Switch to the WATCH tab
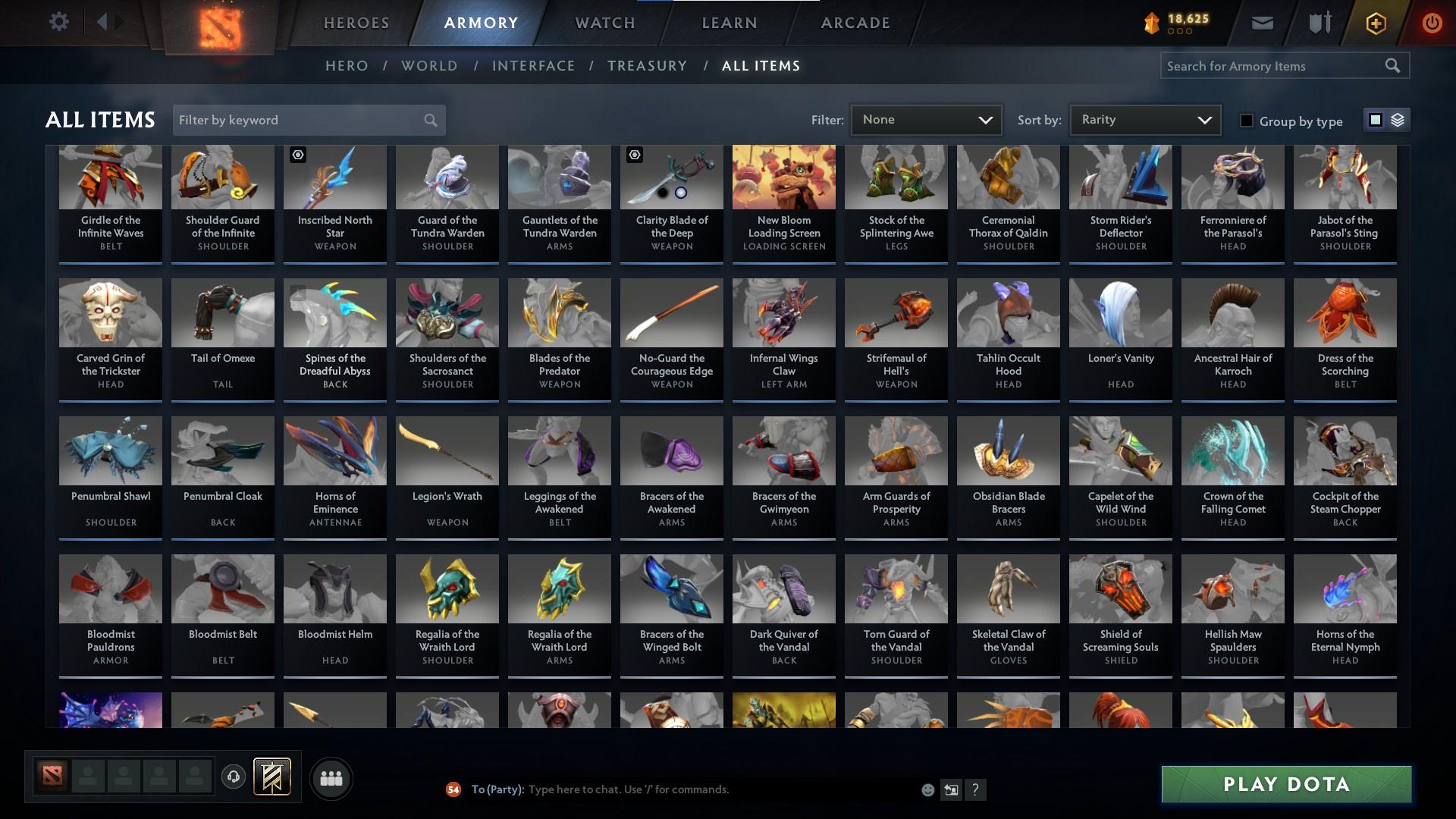This screenshot has width=1456, height=819. 604,23
